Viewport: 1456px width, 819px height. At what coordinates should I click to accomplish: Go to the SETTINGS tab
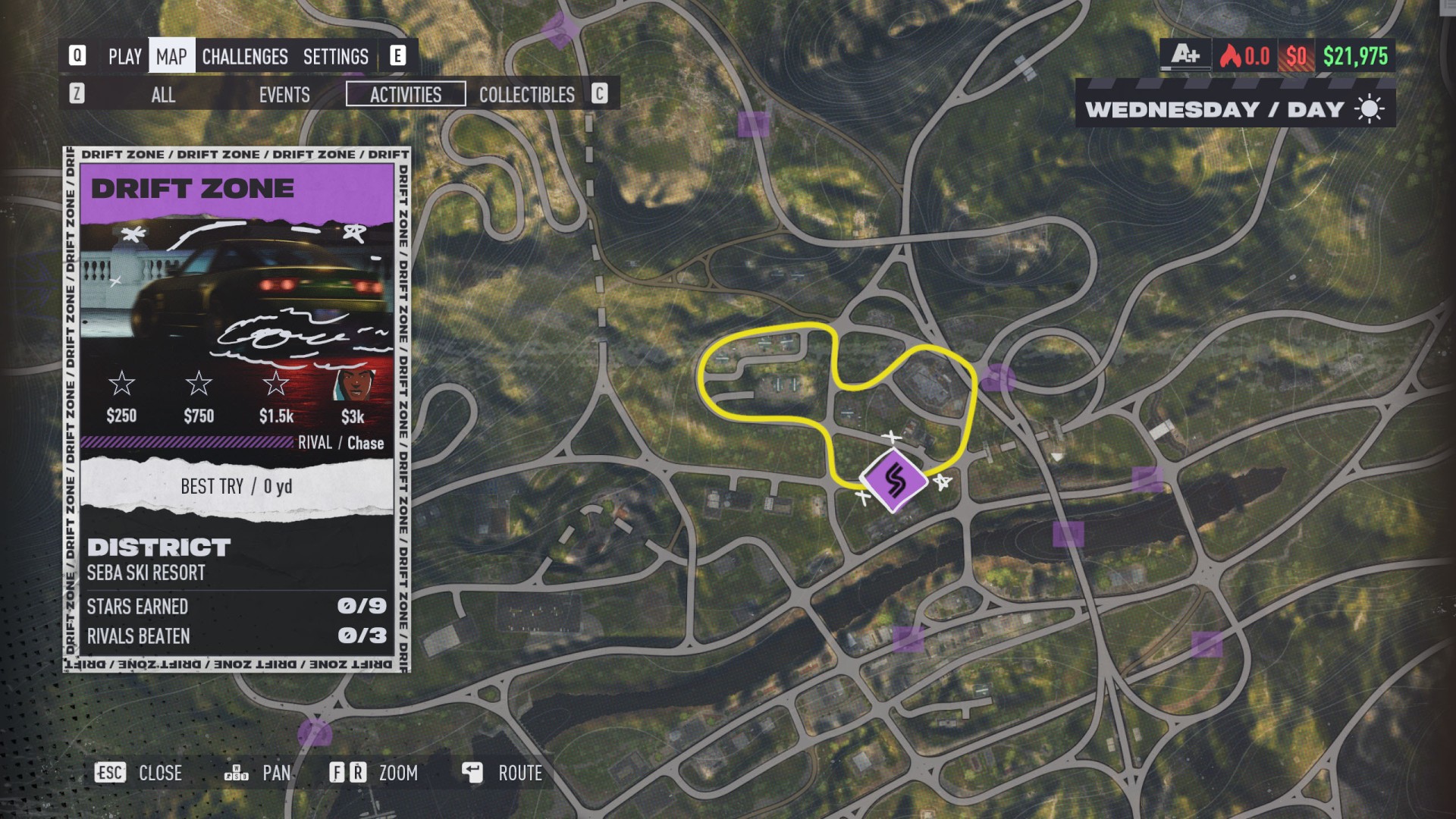[335, 57]
